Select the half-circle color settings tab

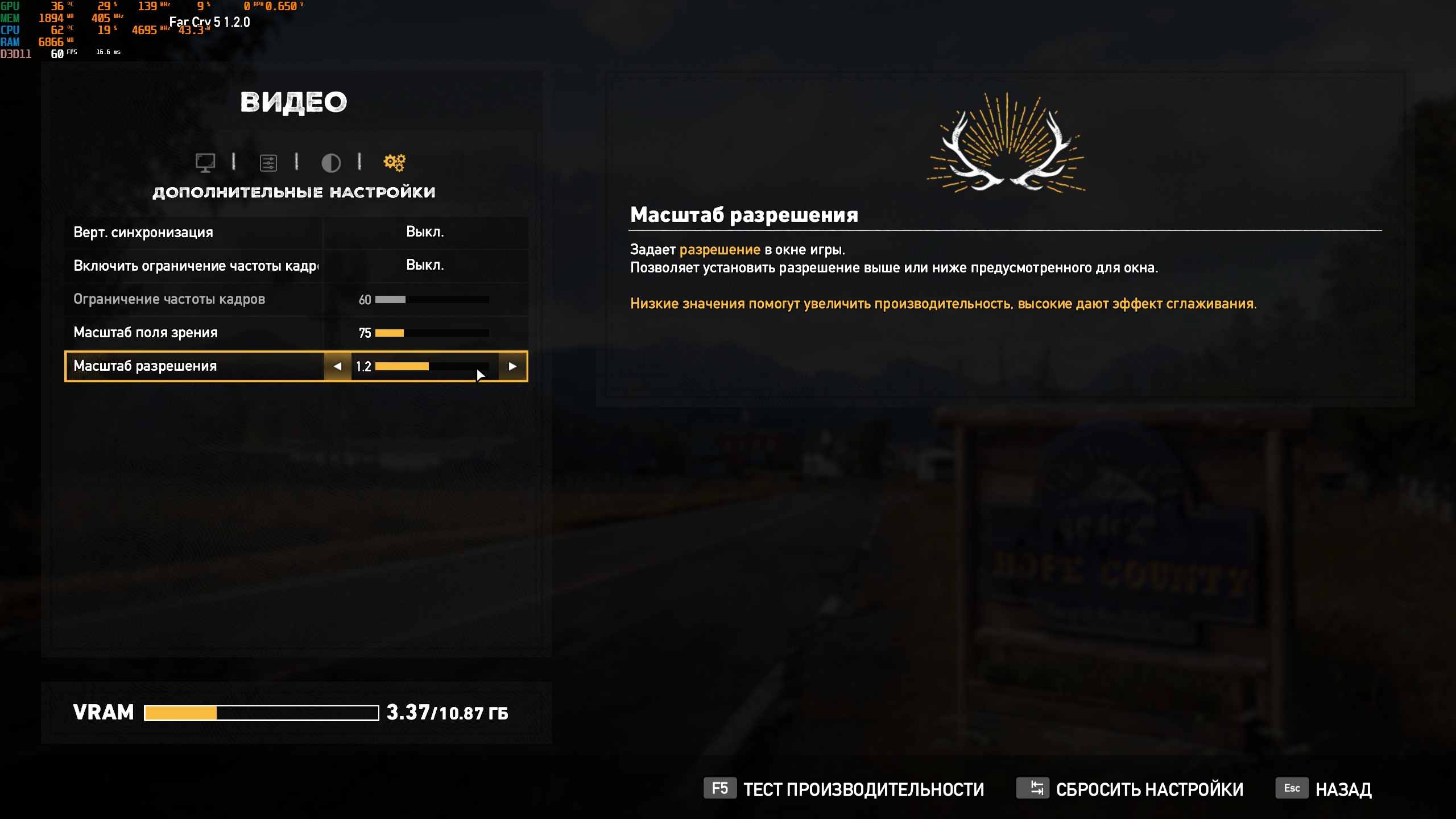331,163
